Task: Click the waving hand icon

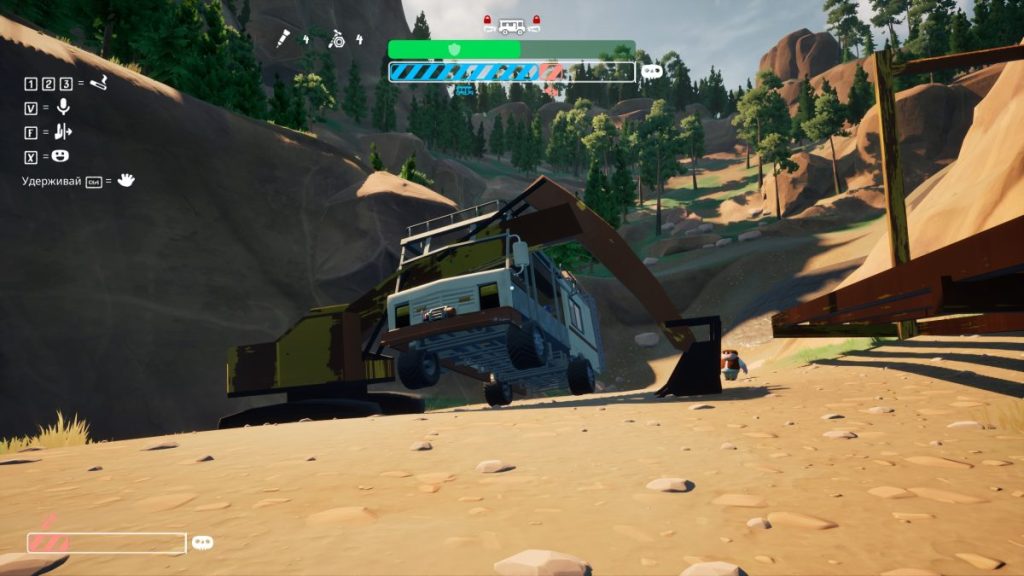Action: 126,181
